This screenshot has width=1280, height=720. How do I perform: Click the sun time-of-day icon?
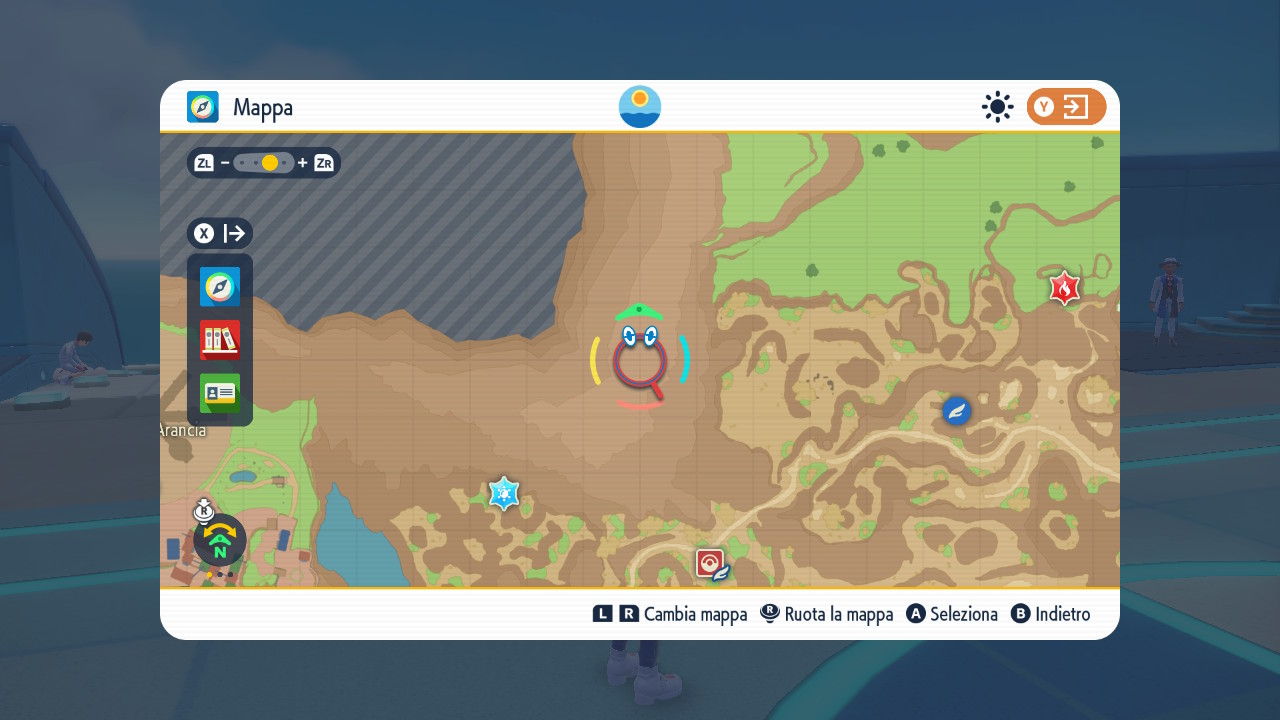point(997,107)
